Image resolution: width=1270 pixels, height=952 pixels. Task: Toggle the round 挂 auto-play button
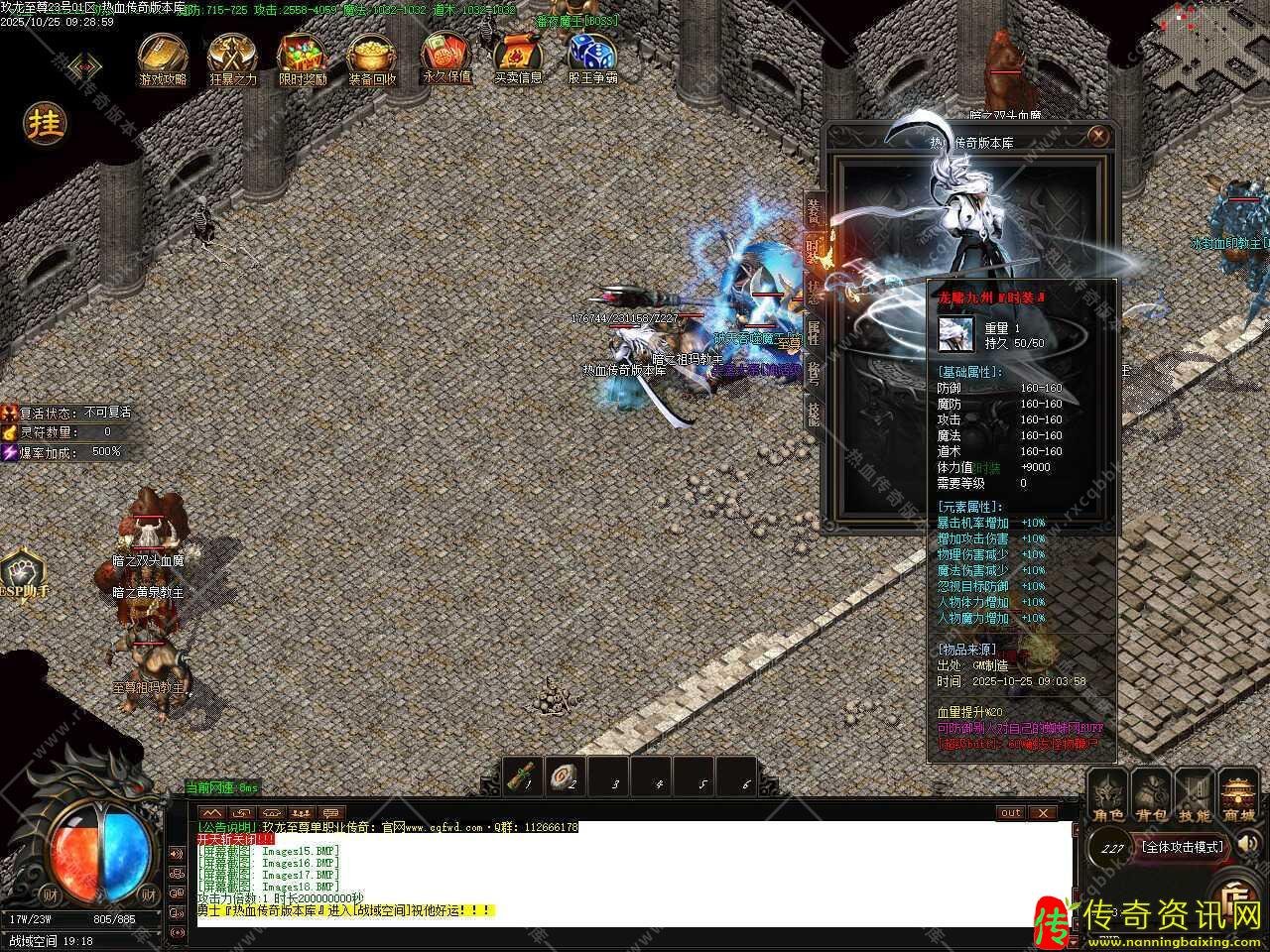[x=45, y=122]
